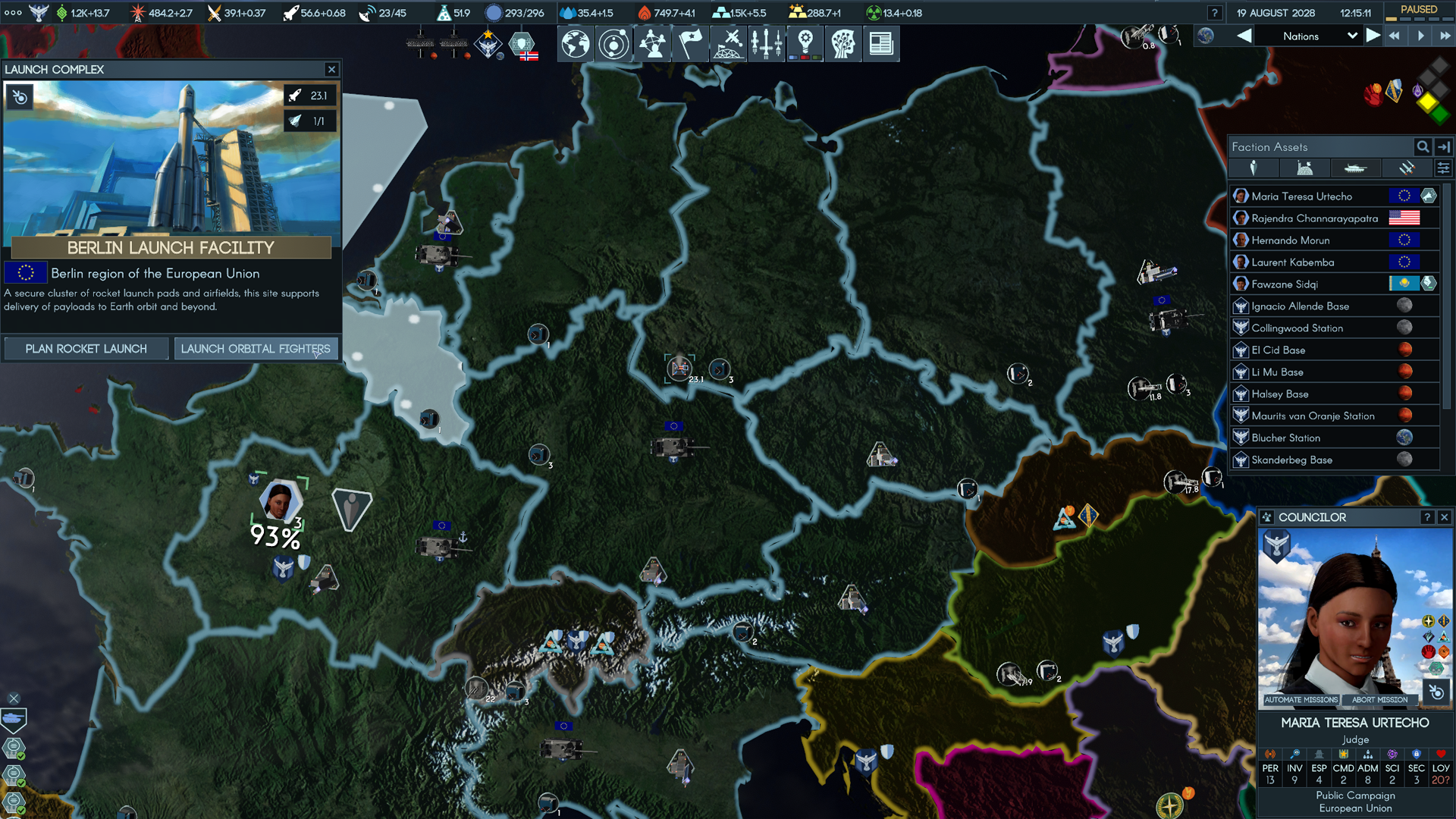Click Automate Missions for the councilor
Viewport: 1456px width, 819px height.
point(1301,700)
